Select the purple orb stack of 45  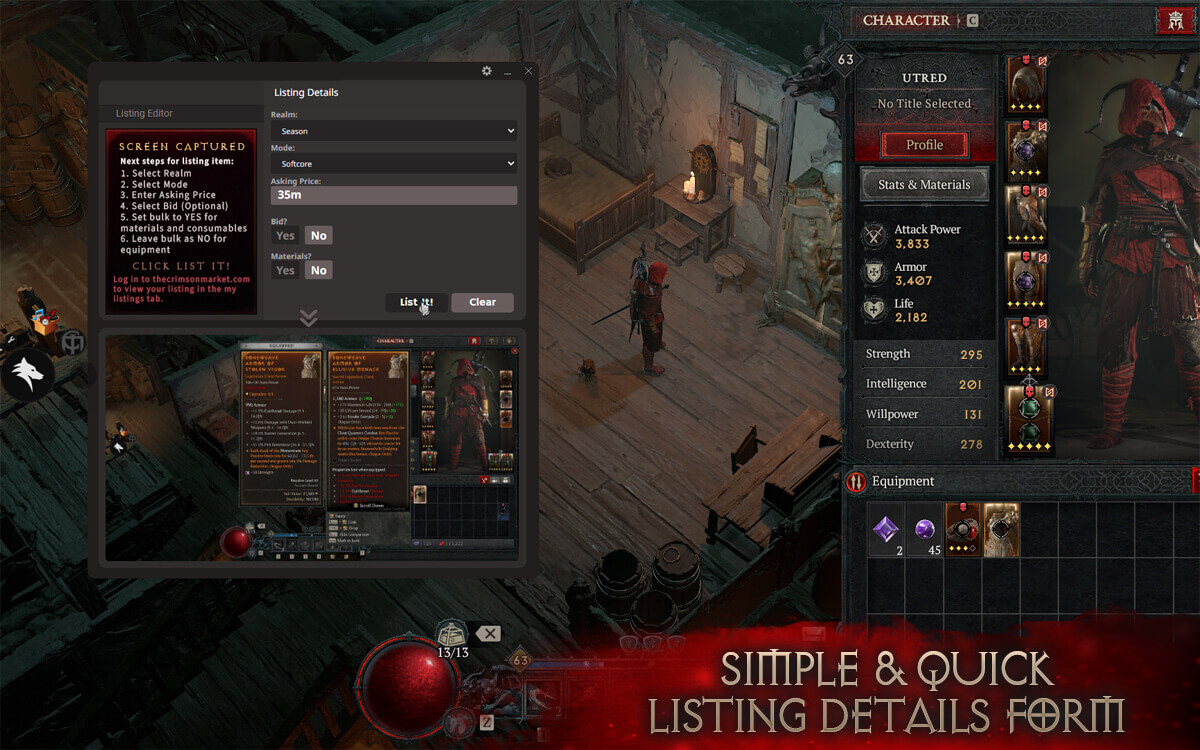(925, 528)
